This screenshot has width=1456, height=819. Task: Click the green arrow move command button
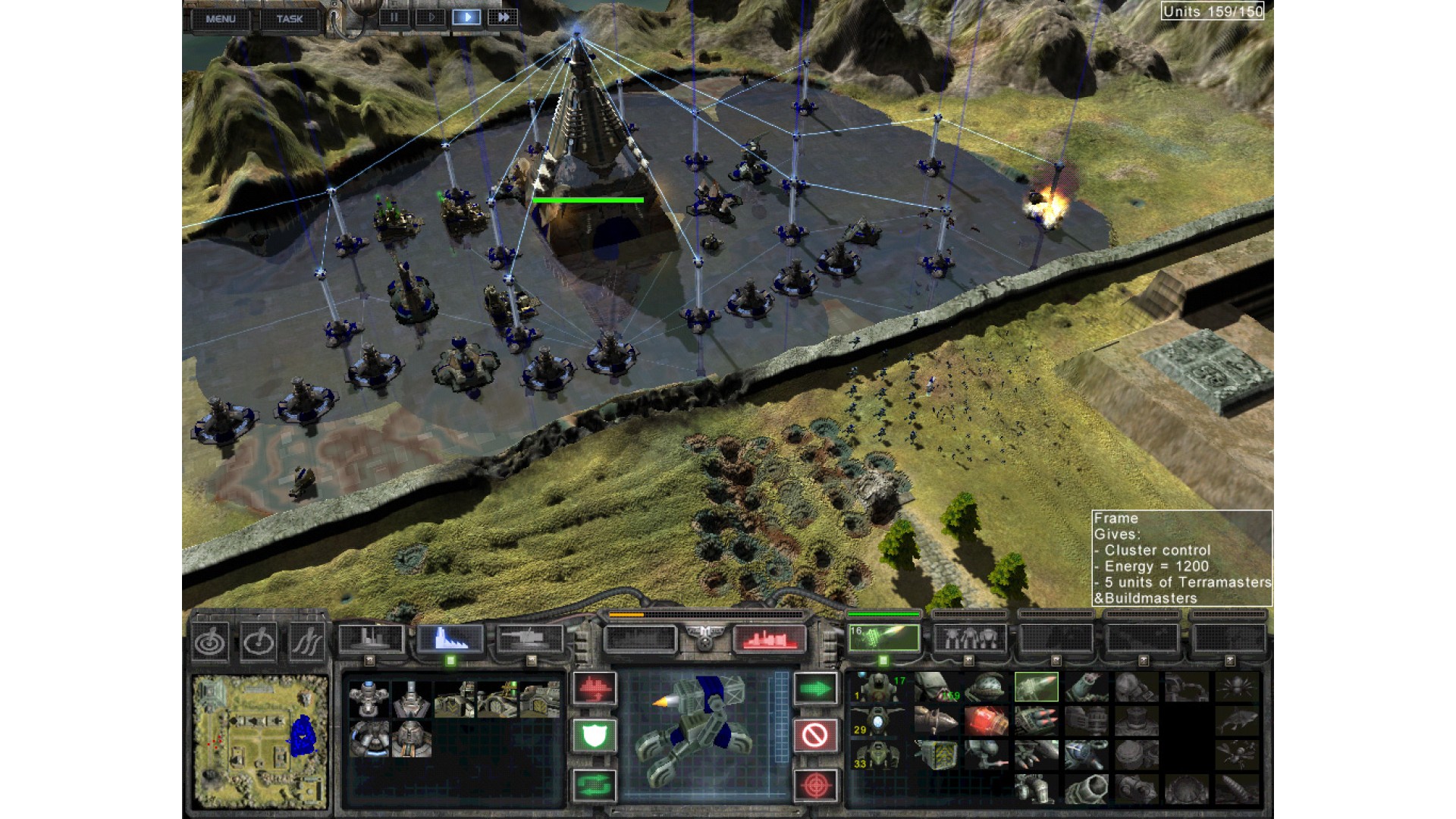point(816,689)
